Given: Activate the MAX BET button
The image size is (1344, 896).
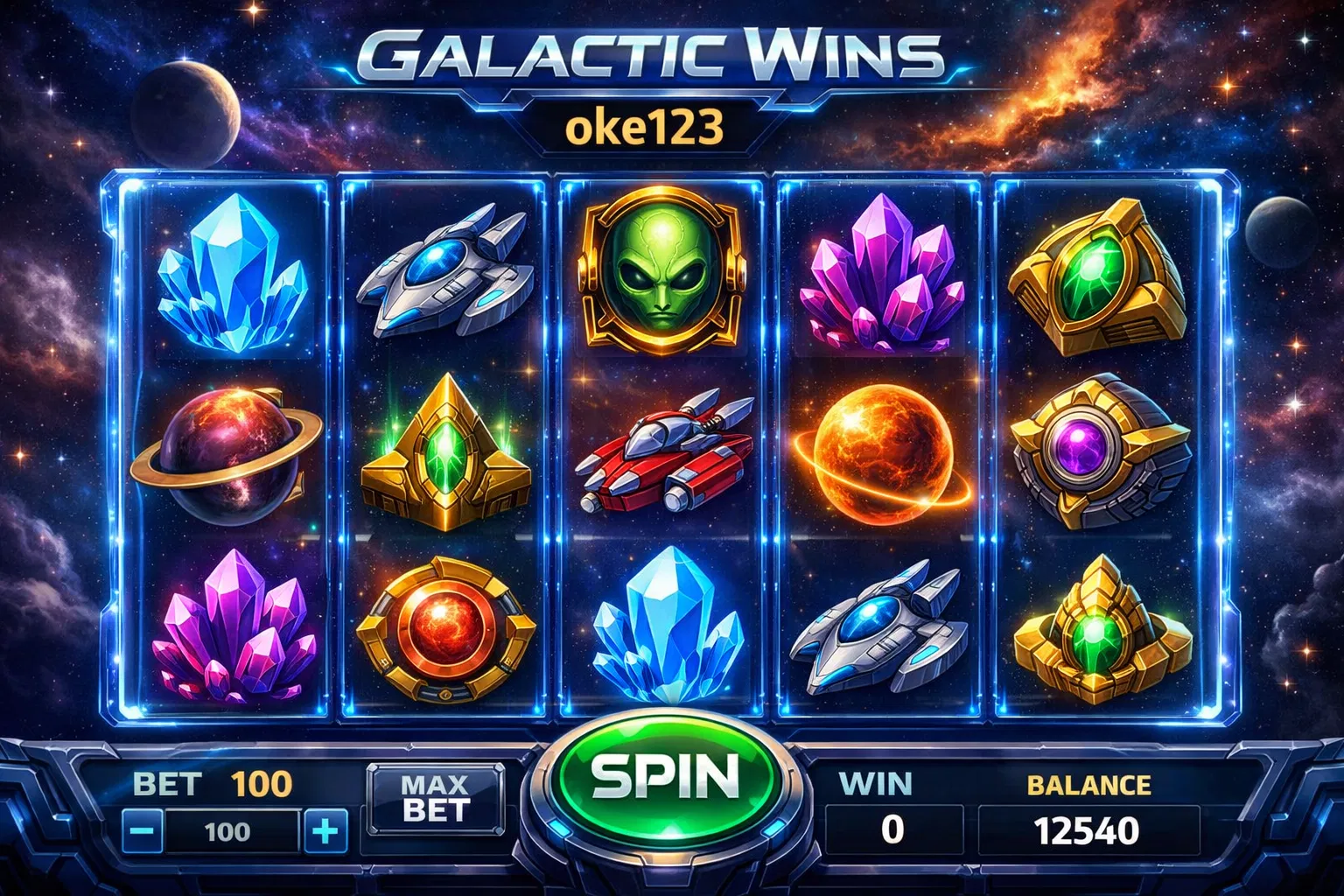Looking at the screenshot, I should (436, 797).
